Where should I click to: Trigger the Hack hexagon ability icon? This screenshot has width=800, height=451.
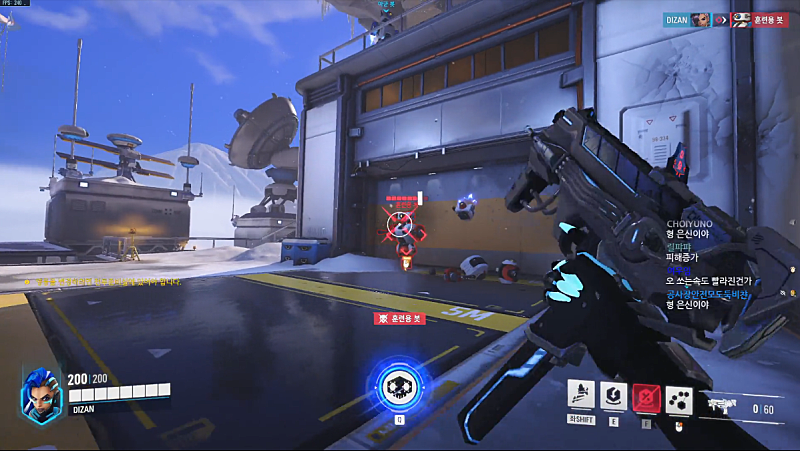click(x=679, y=396)
